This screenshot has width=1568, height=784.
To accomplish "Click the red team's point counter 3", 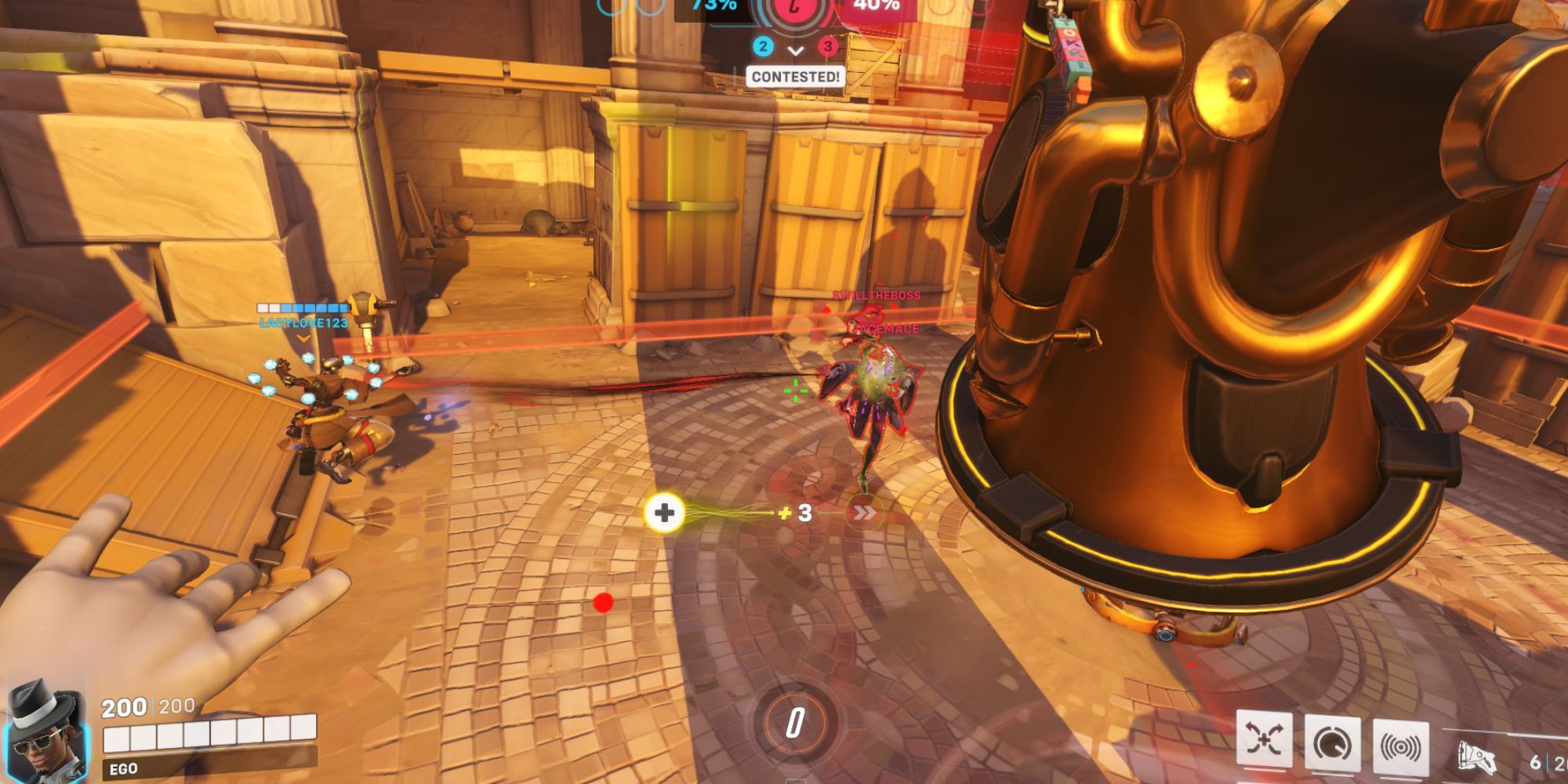I will 826,46.
